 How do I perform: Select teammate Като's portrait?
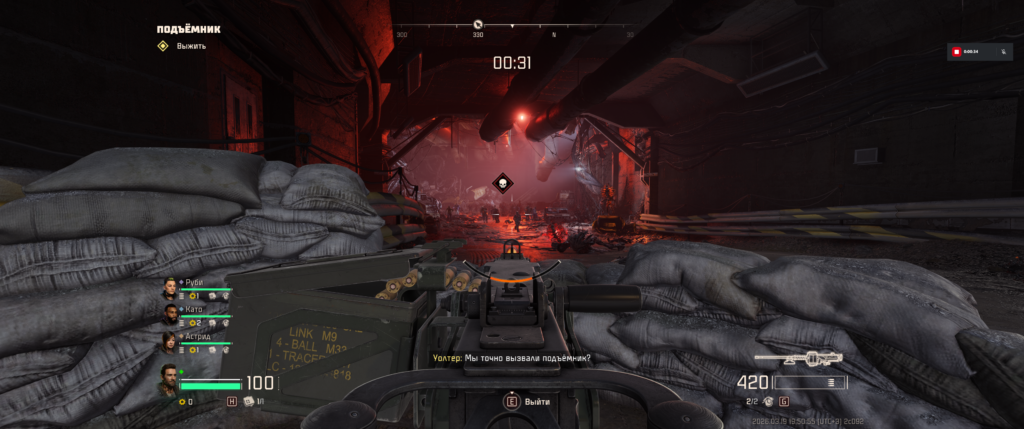[x=170, y=315]
